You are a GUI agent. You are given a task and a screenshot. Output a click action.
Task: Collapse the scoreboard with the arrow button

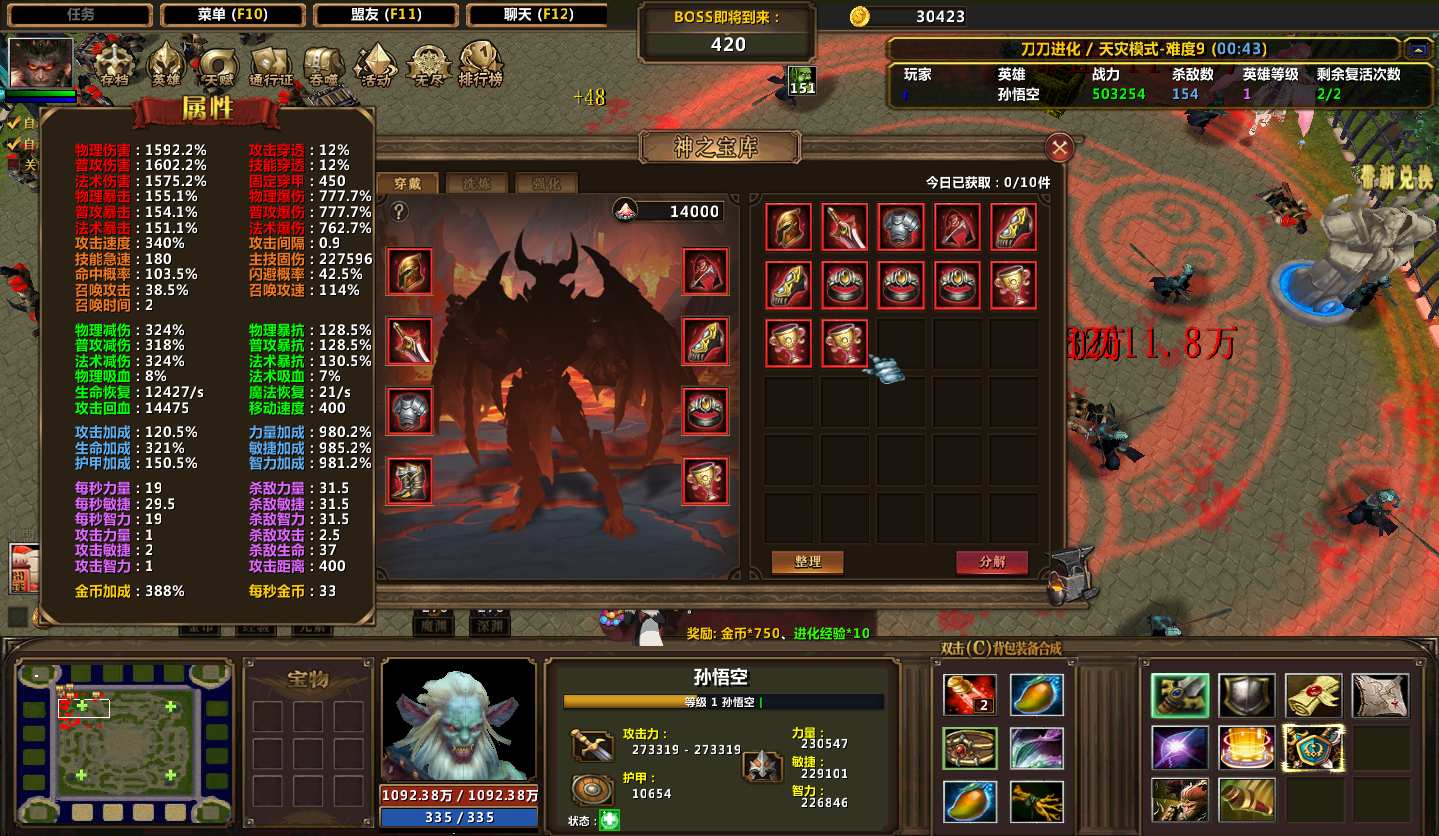tap(1417, 49)
